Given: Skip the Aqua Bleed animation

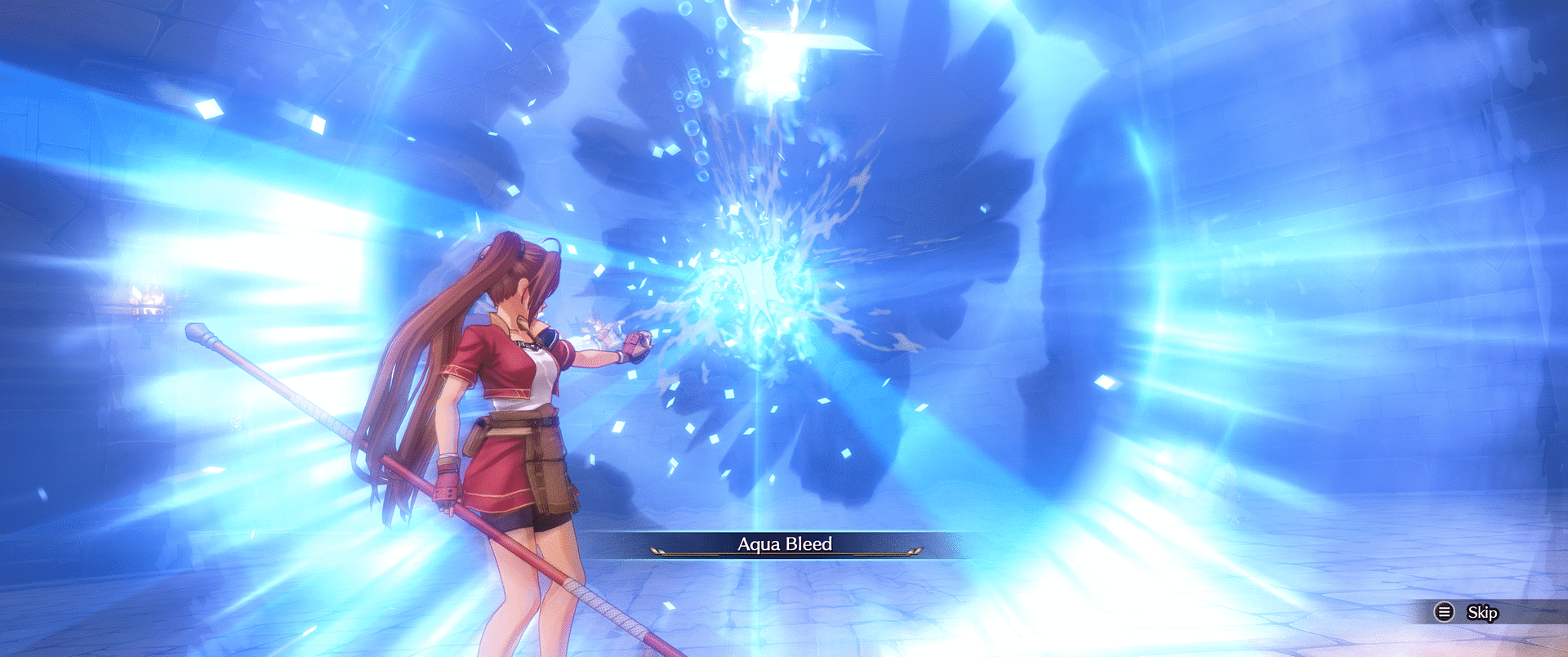Looking at the screenshot, I should click(x=1468, y=612).
